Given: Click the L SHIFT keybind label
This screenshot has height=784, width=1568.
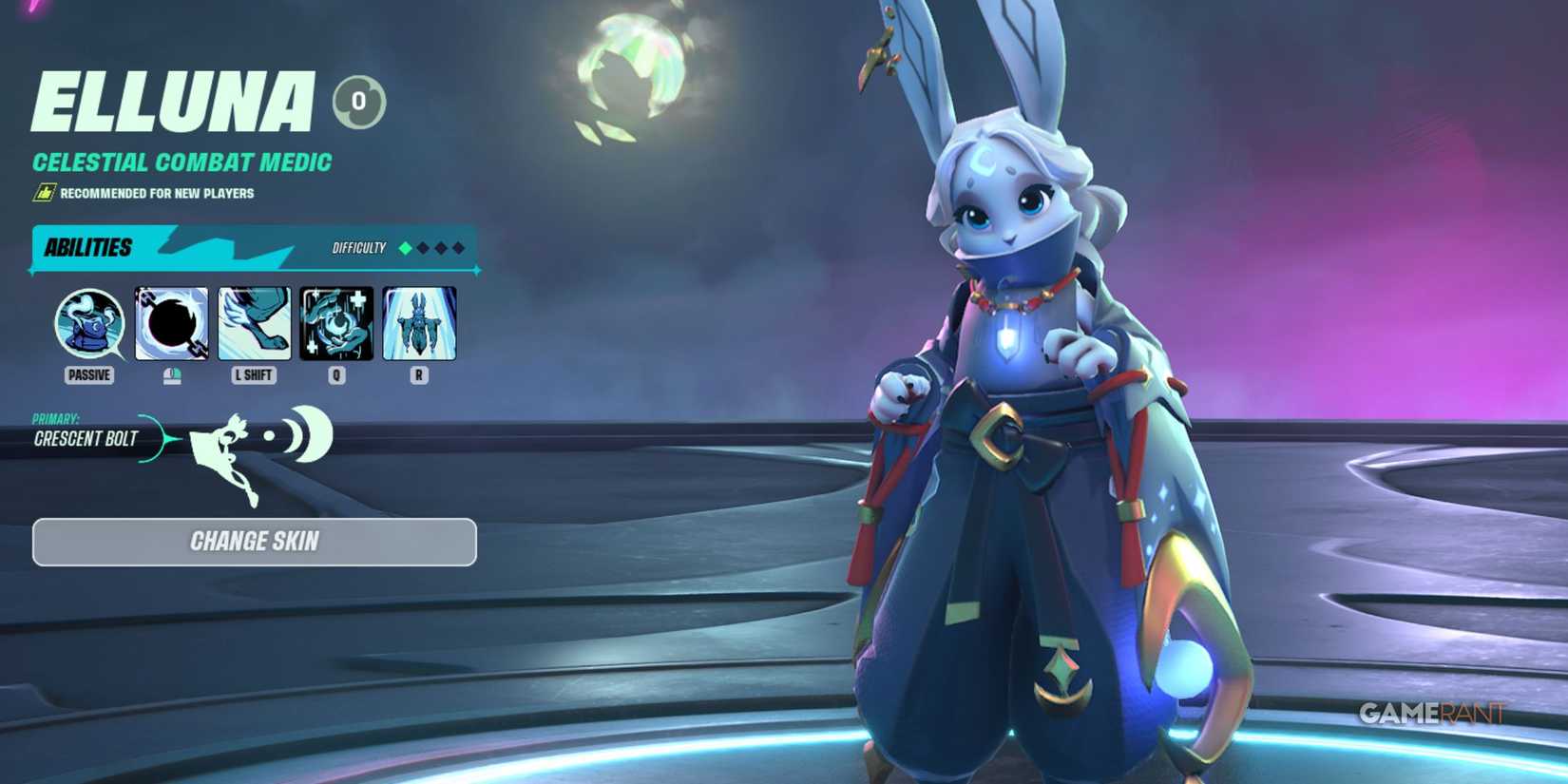Looking at the screenshot, I should click(253, 374).
